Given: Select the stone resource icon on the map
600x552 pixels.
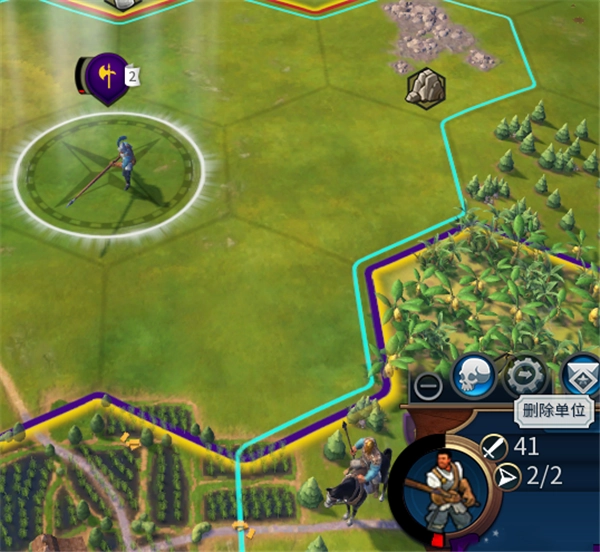Looking at the screenshot, I should coord(425,87).
